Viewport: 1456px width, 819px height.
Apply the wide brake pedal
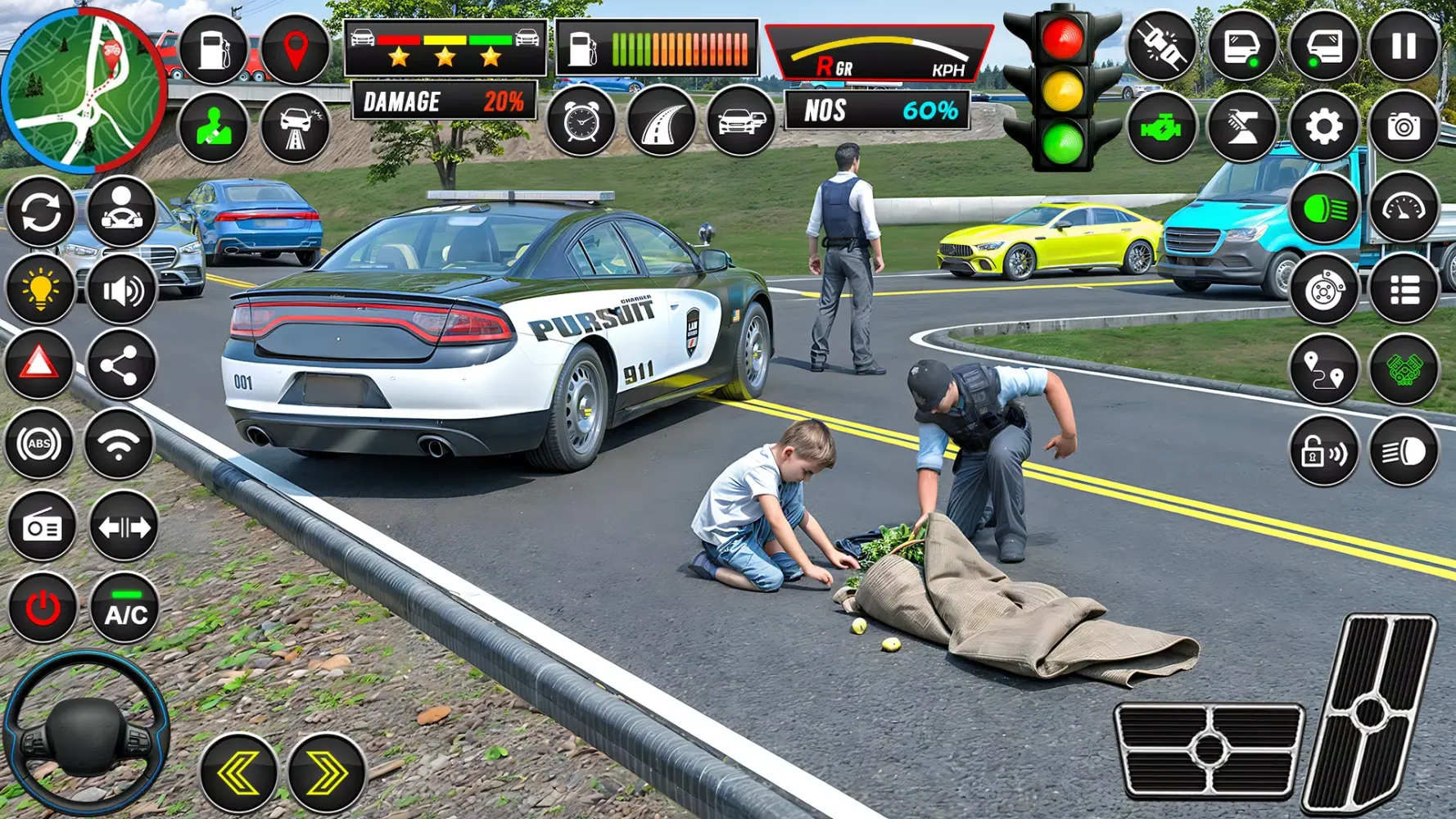(x=1209, y=749)
